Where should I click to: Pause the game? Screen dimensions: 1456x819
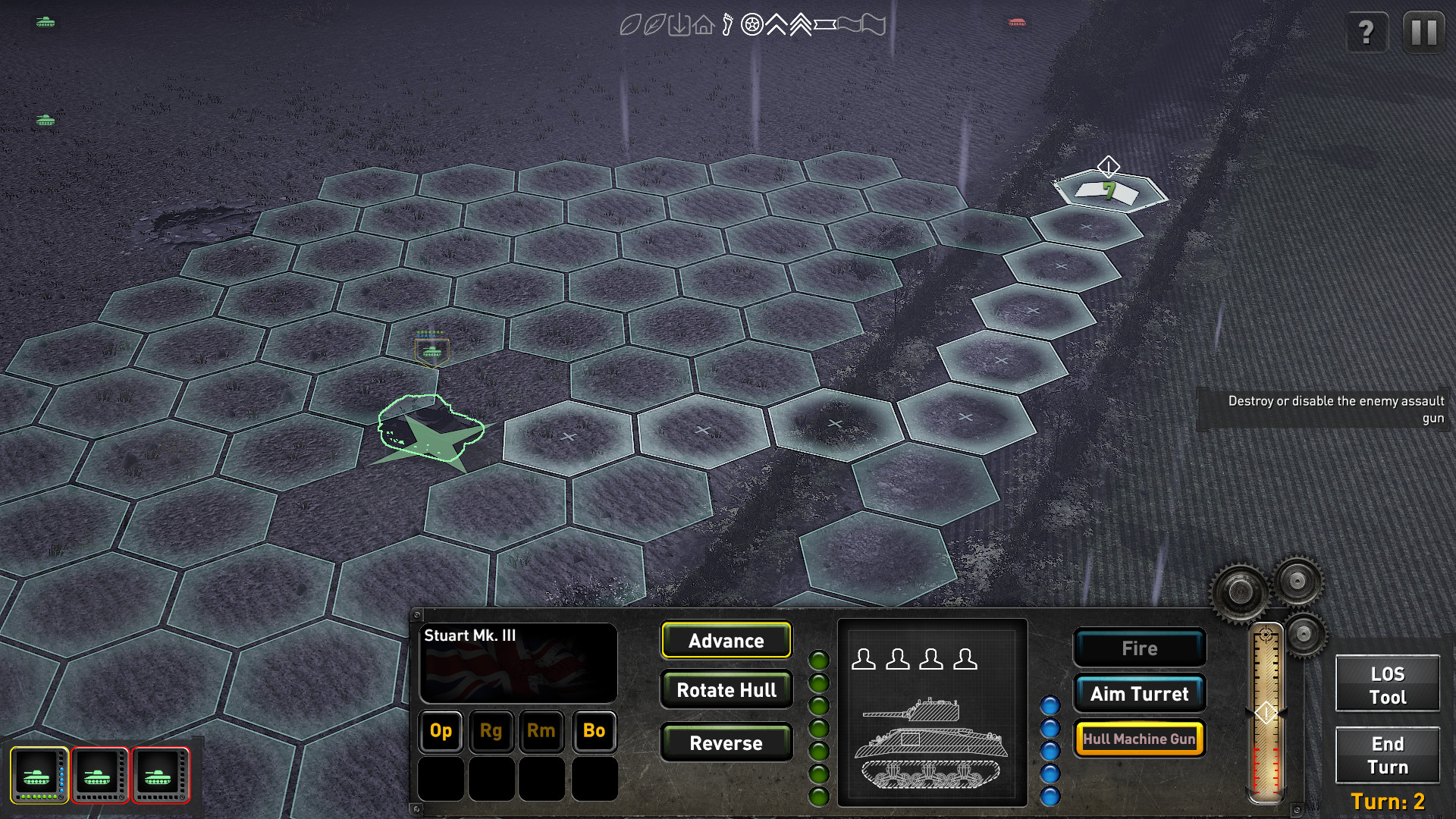(1423, 32)
